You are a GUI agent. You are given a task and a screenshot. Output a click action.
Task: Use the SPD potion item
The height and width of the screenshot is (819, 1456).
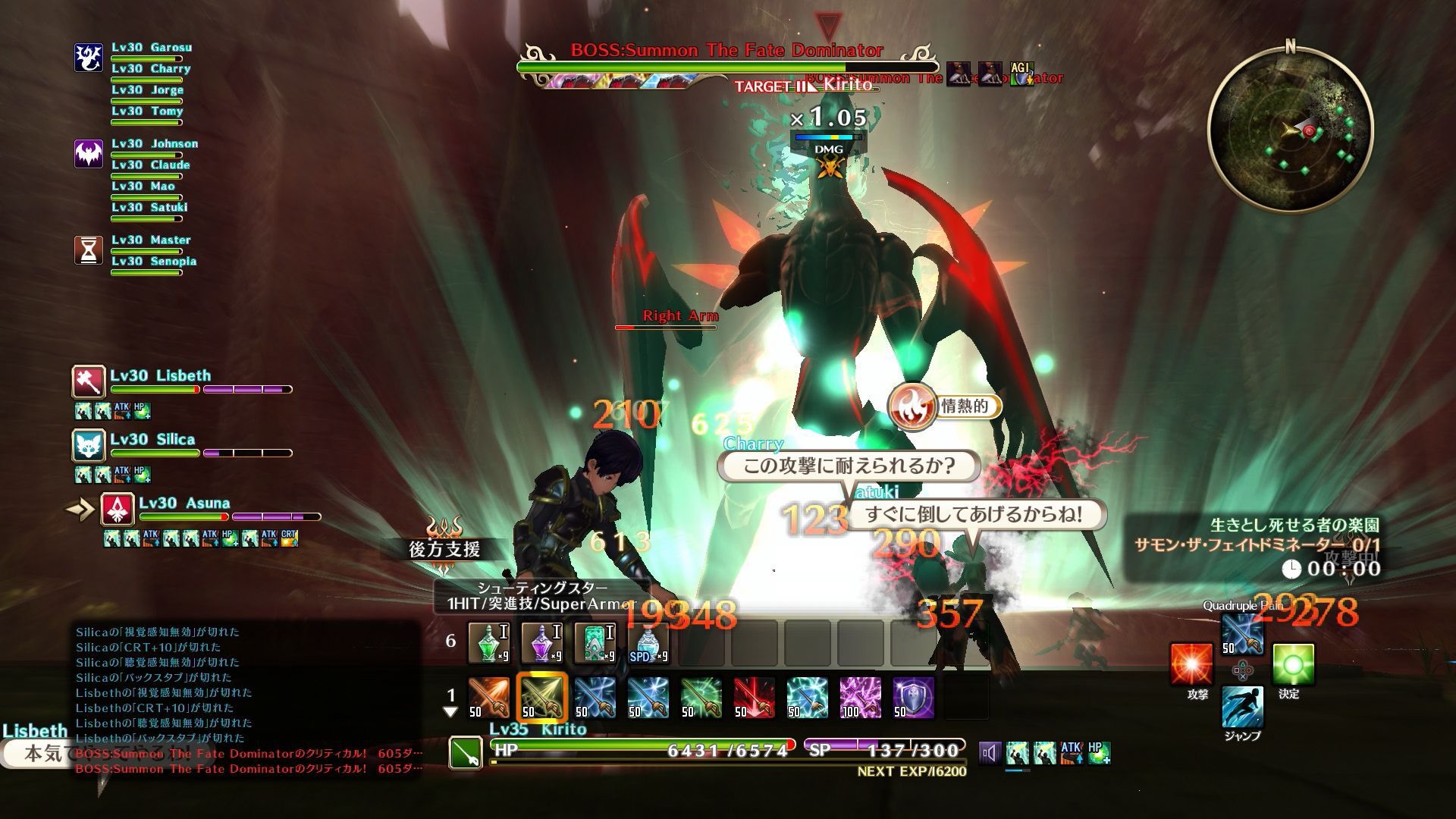648,642
